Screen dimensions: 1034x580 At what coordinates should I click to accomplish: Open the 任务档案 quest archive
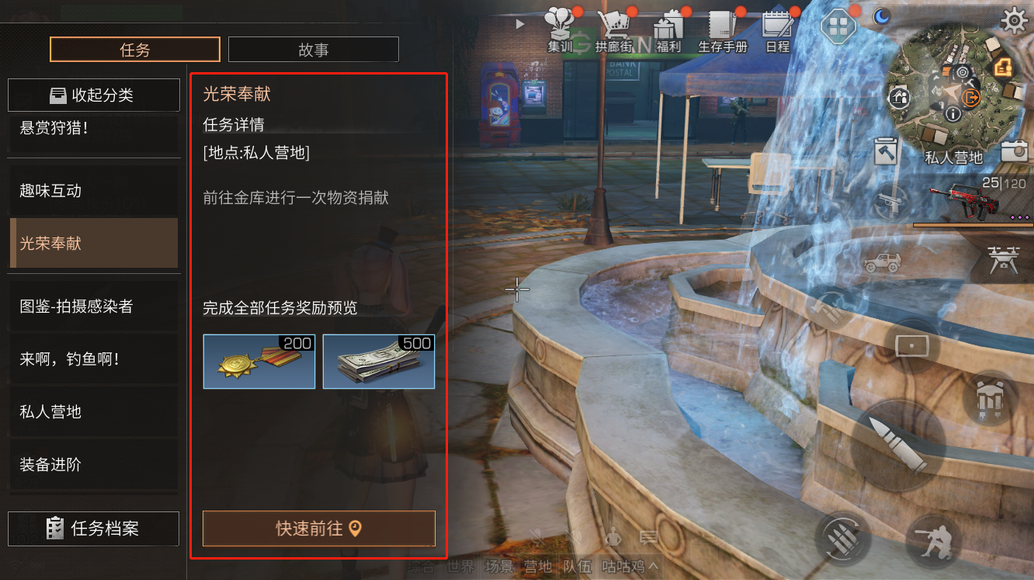[93, 529]
